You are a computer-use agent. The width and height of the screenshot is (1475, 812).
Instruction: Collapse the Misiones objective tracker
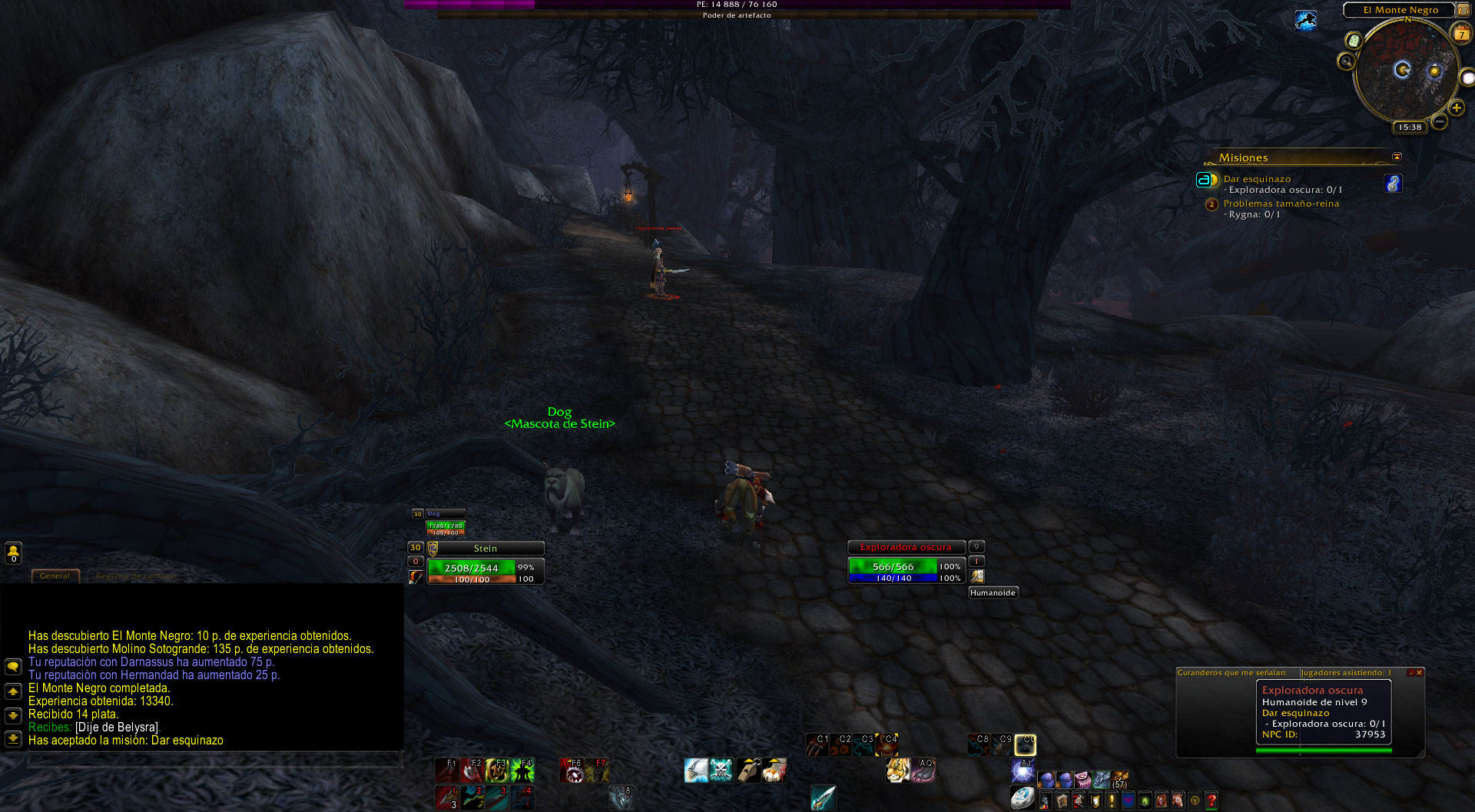(1397, 157)
